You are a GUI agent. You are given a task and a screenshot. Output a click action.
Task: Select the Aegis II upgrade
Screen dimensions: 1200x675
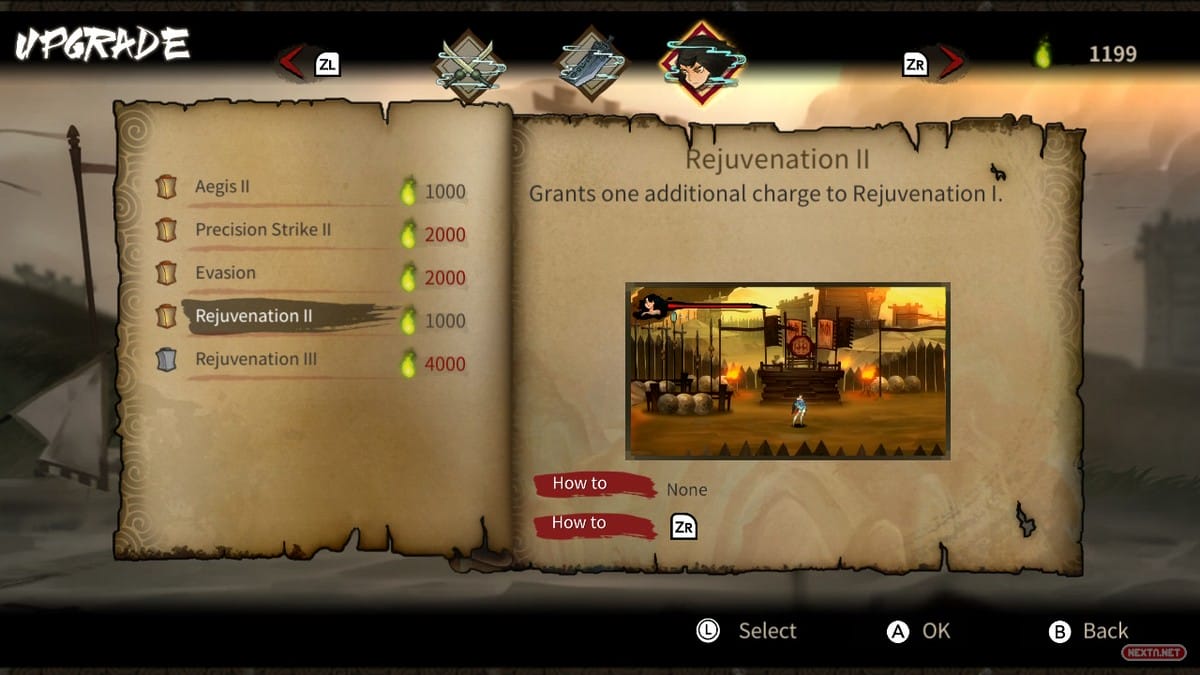(x=223, y=187)
